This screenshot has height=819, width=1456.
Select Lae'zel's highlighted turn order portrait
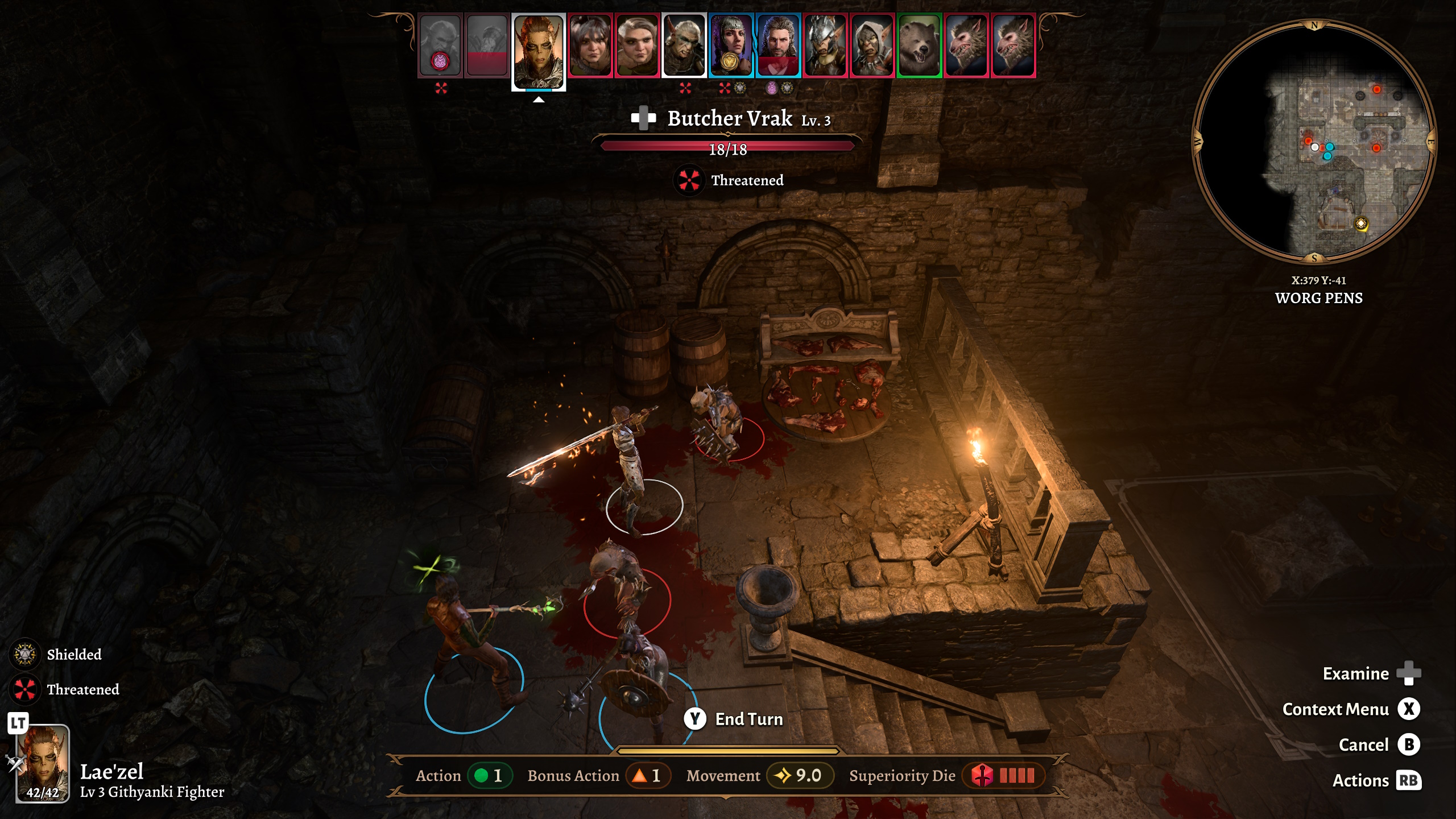pos(538,51)
